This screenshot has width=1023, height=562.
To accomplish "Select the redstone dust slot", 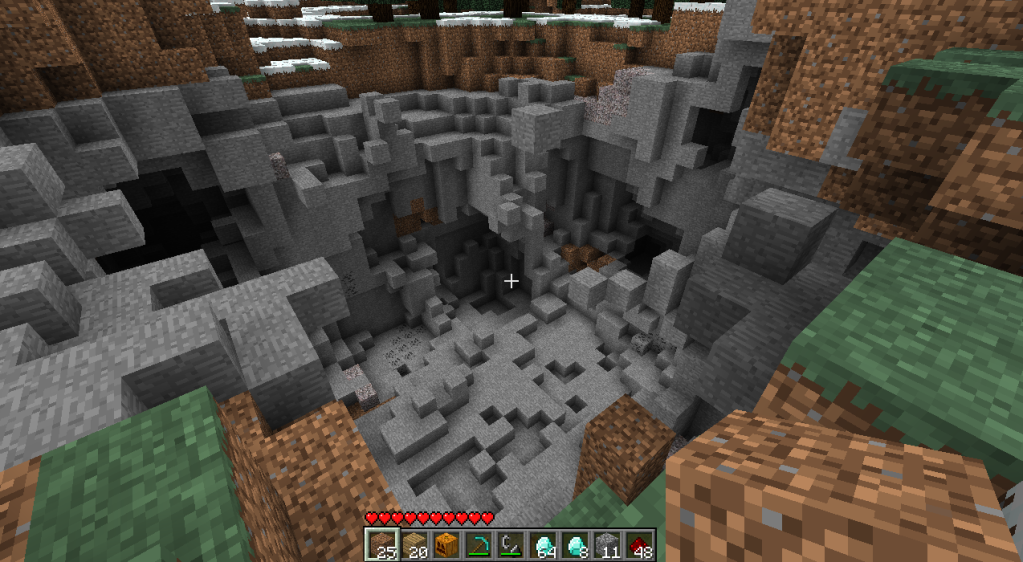I will [x=638, y=545].
